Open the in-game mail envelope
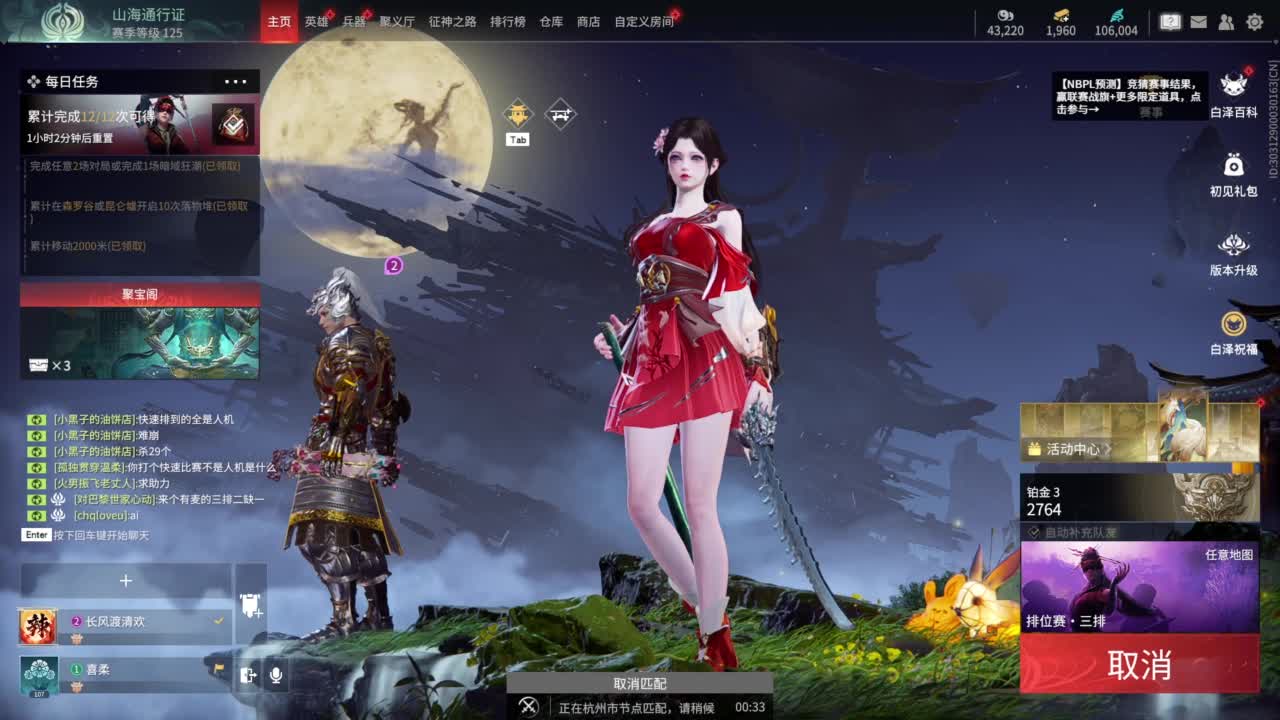Screen dimensions: 1280x720 (x=1198, y=20)
